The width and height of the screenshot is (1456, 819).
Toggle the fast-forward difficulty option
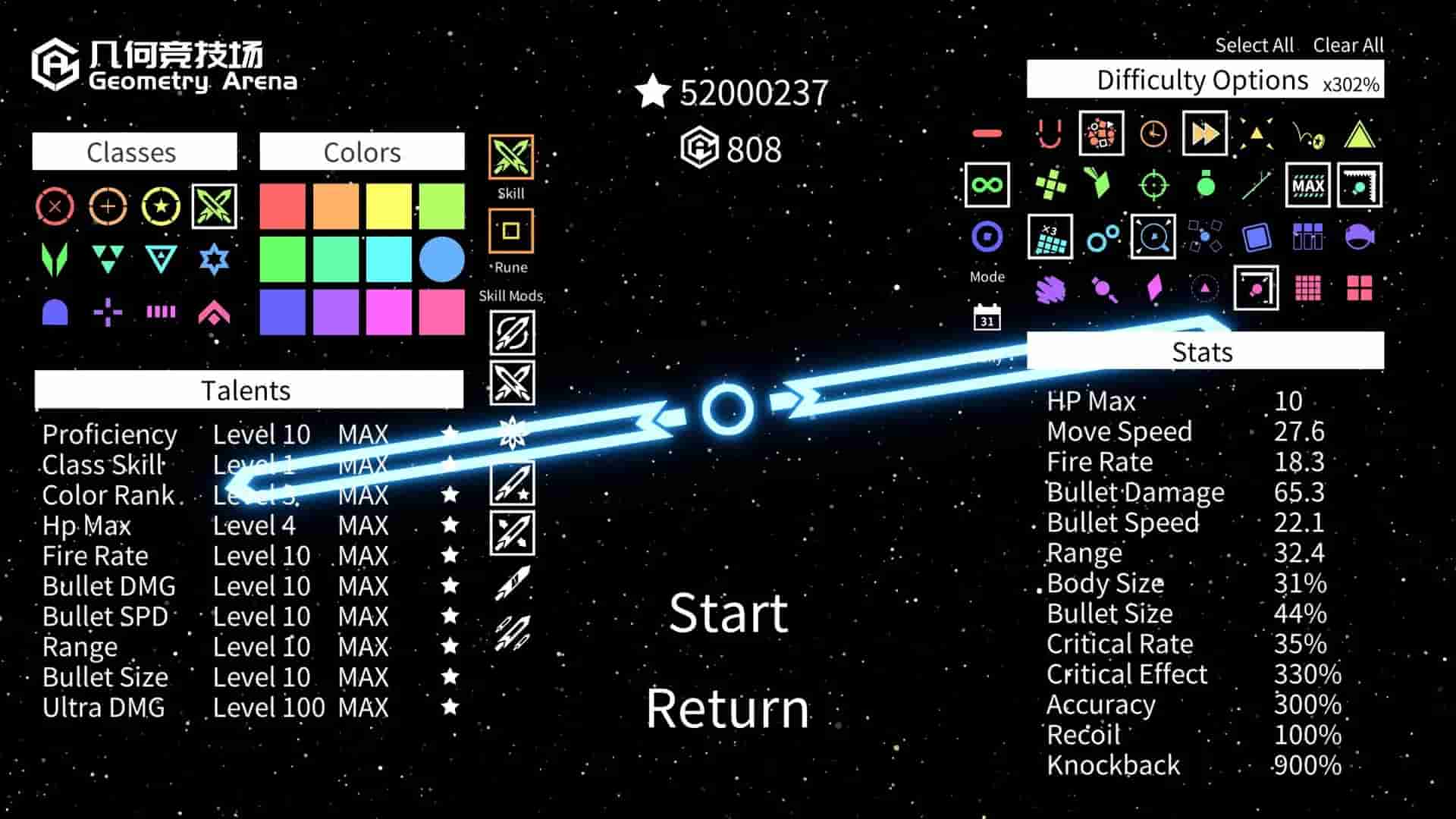coord(1204,133)
